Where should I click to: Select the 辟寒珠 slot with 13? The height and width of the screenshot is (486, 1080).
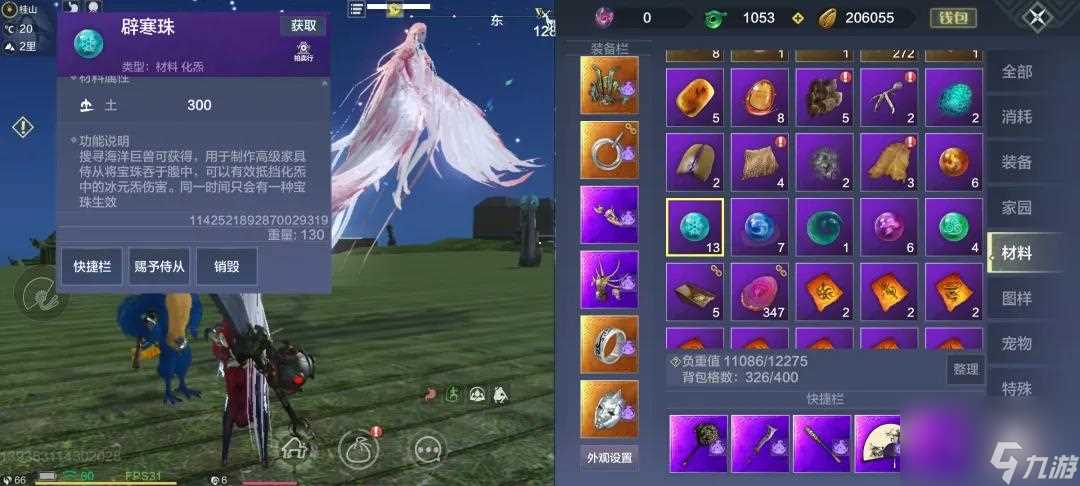pyautogui.click(x=695, y=227)
